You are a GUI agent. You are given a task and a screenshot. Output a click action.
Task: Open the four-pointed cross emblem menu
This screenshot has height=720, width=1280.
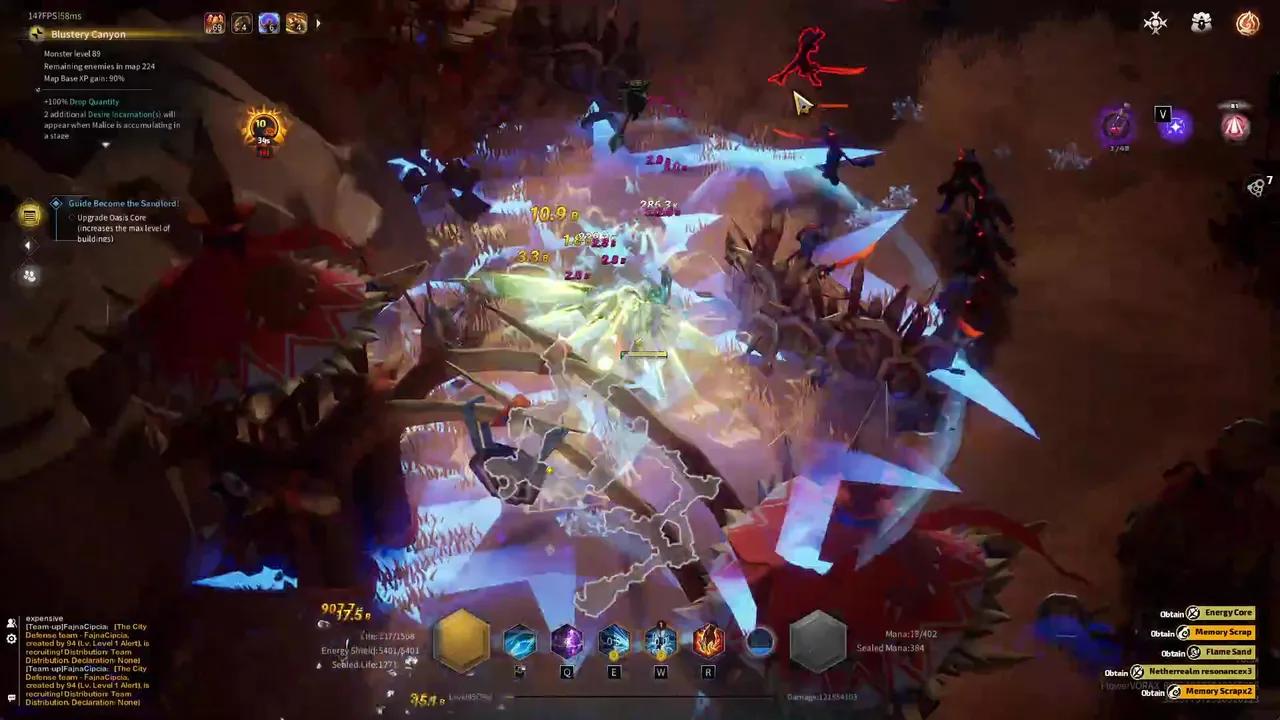click(1155, 23)
